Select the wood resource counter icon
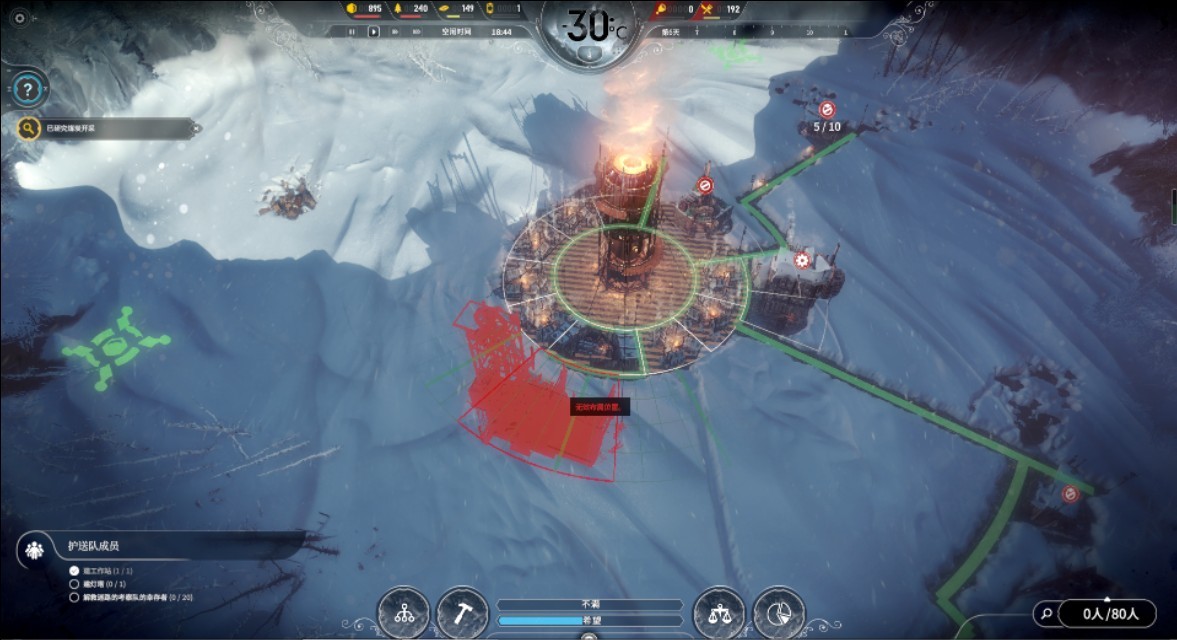This screenshot has width=1177, height=640. pyautogui.click(x=398, y=9)
